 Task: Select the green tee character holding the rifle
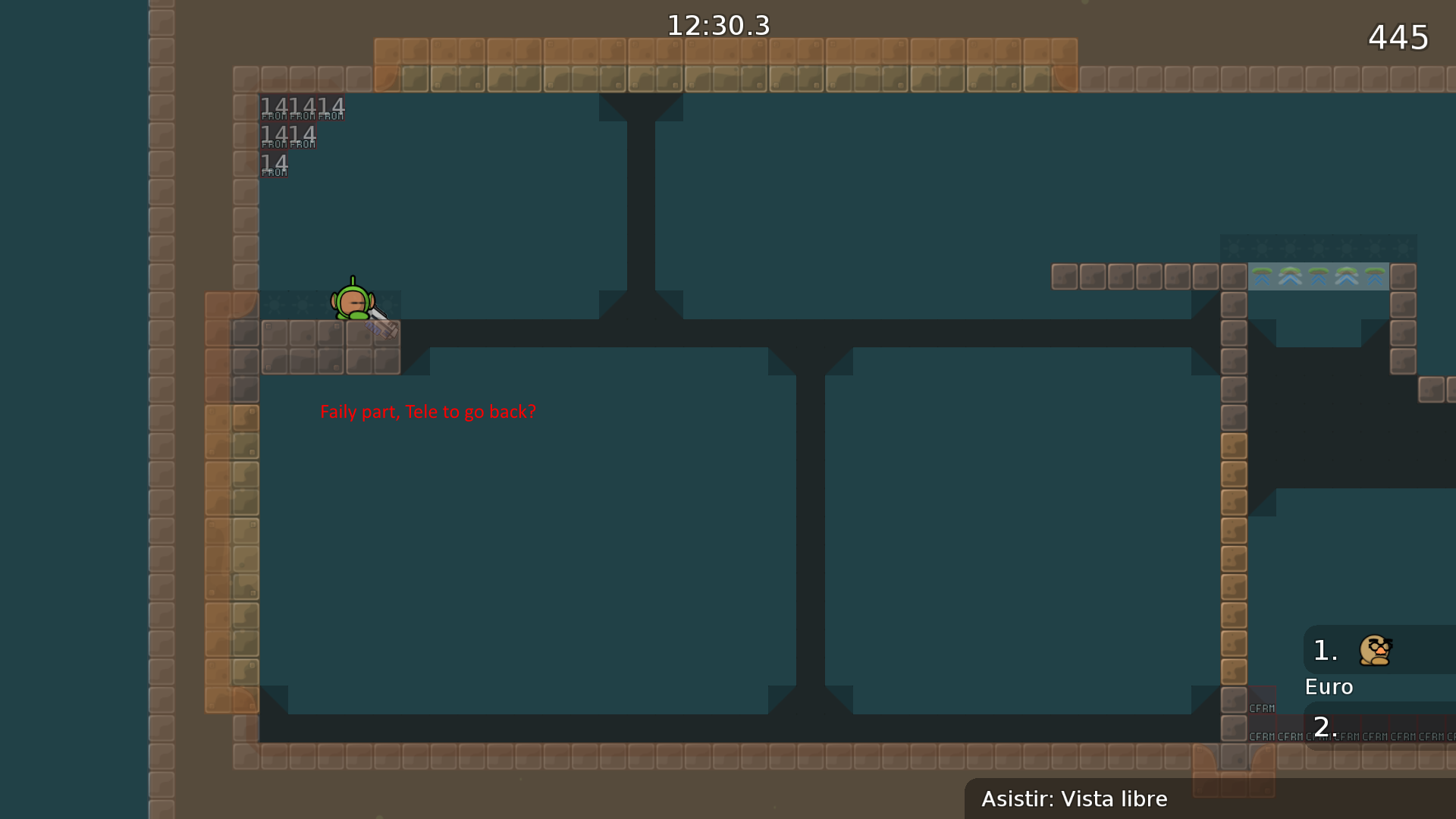point(353,303)
